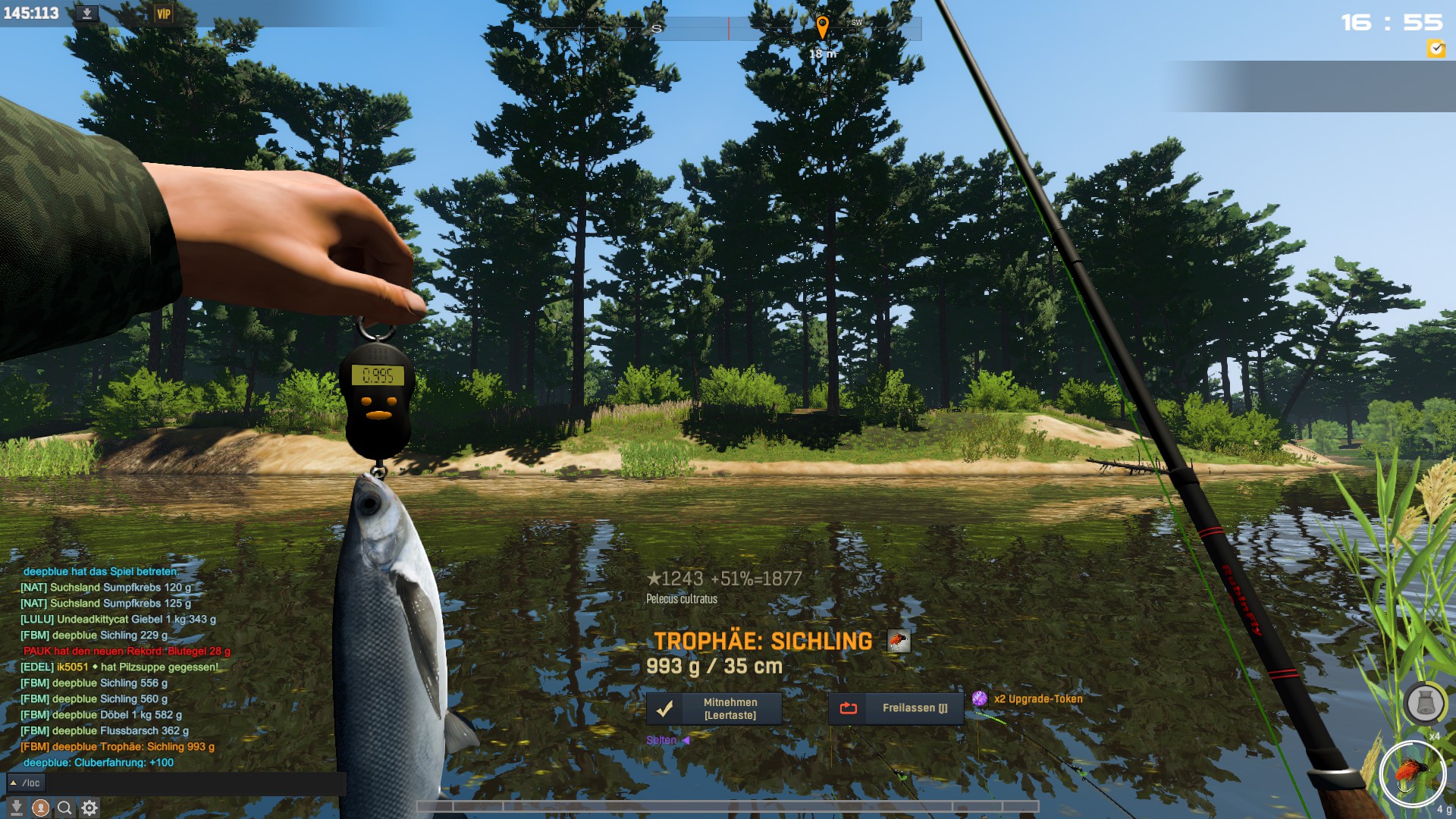This screenshot has width=1456, height=819.
Task: Keep the fish with the Mitnehmen button
Action: pyautogui.click(x=714, y=709)
